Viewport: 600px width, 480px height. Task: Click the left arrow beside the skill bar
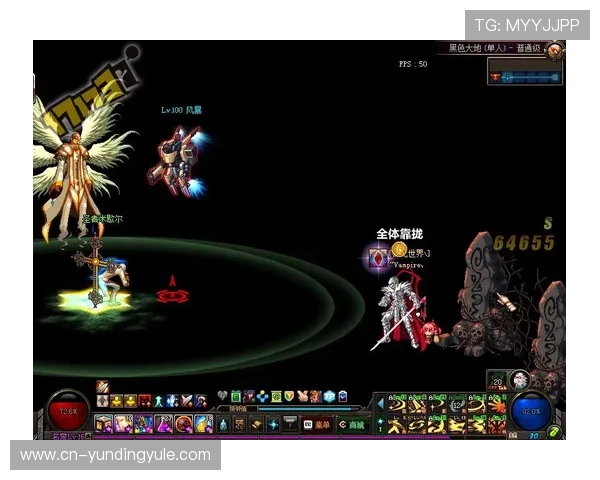pyautogui.click(x=380, y=404)
